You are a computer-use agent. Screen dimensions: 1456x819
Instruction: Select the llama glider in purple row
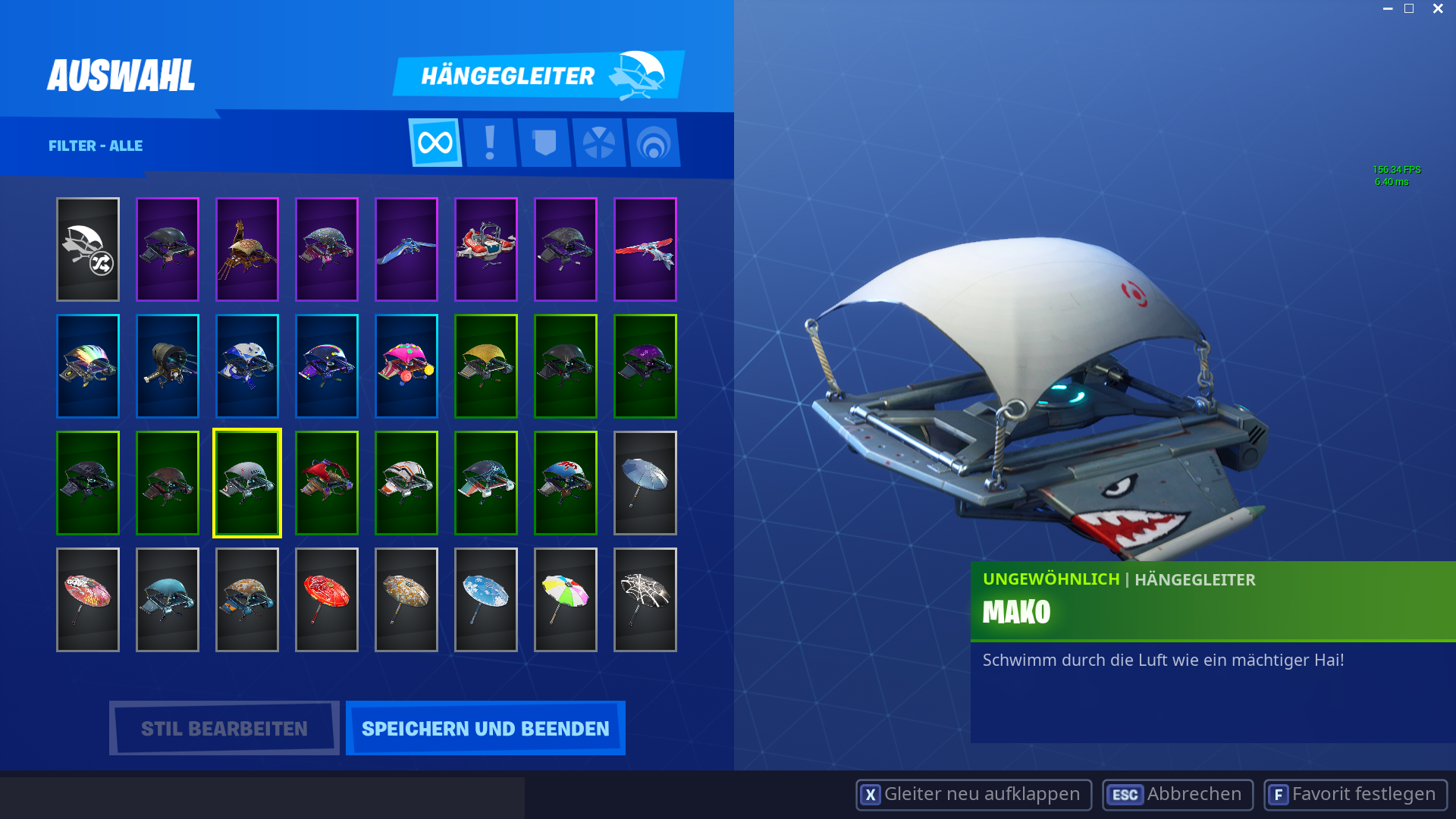click(247, 249)
